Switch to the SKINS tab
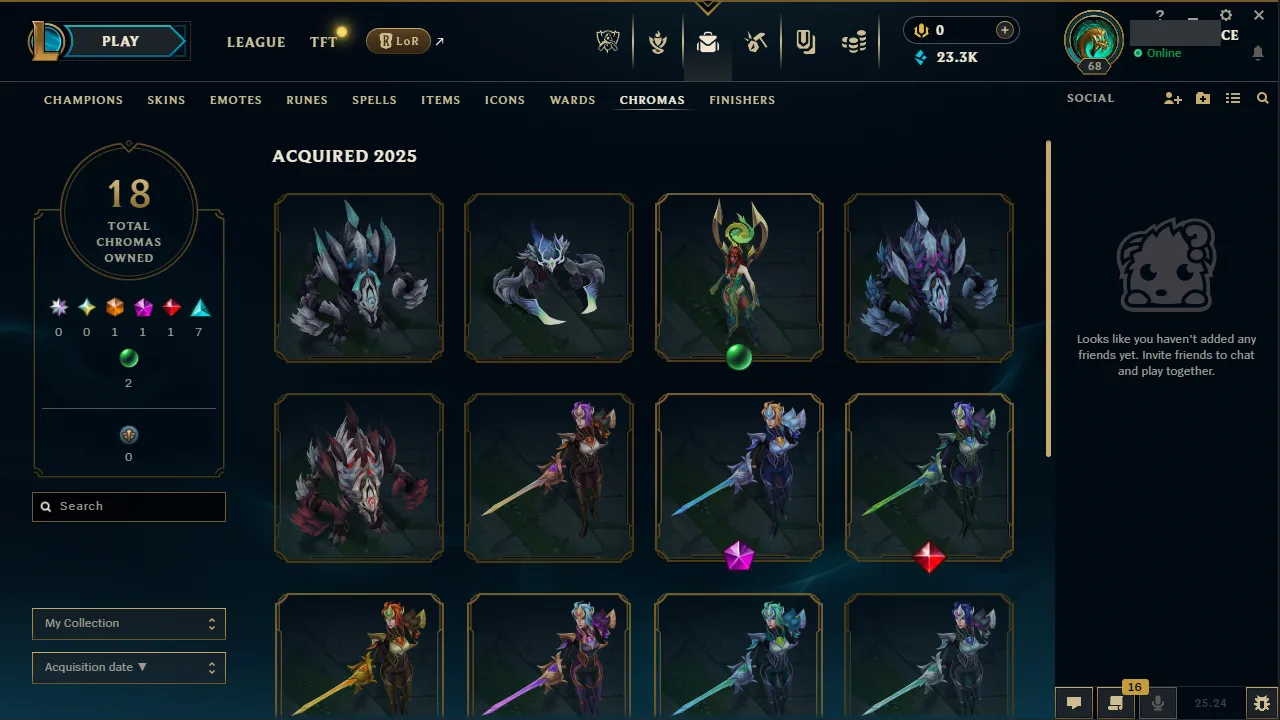Viewport: 1280px width, 720px height. click(166, 100)
